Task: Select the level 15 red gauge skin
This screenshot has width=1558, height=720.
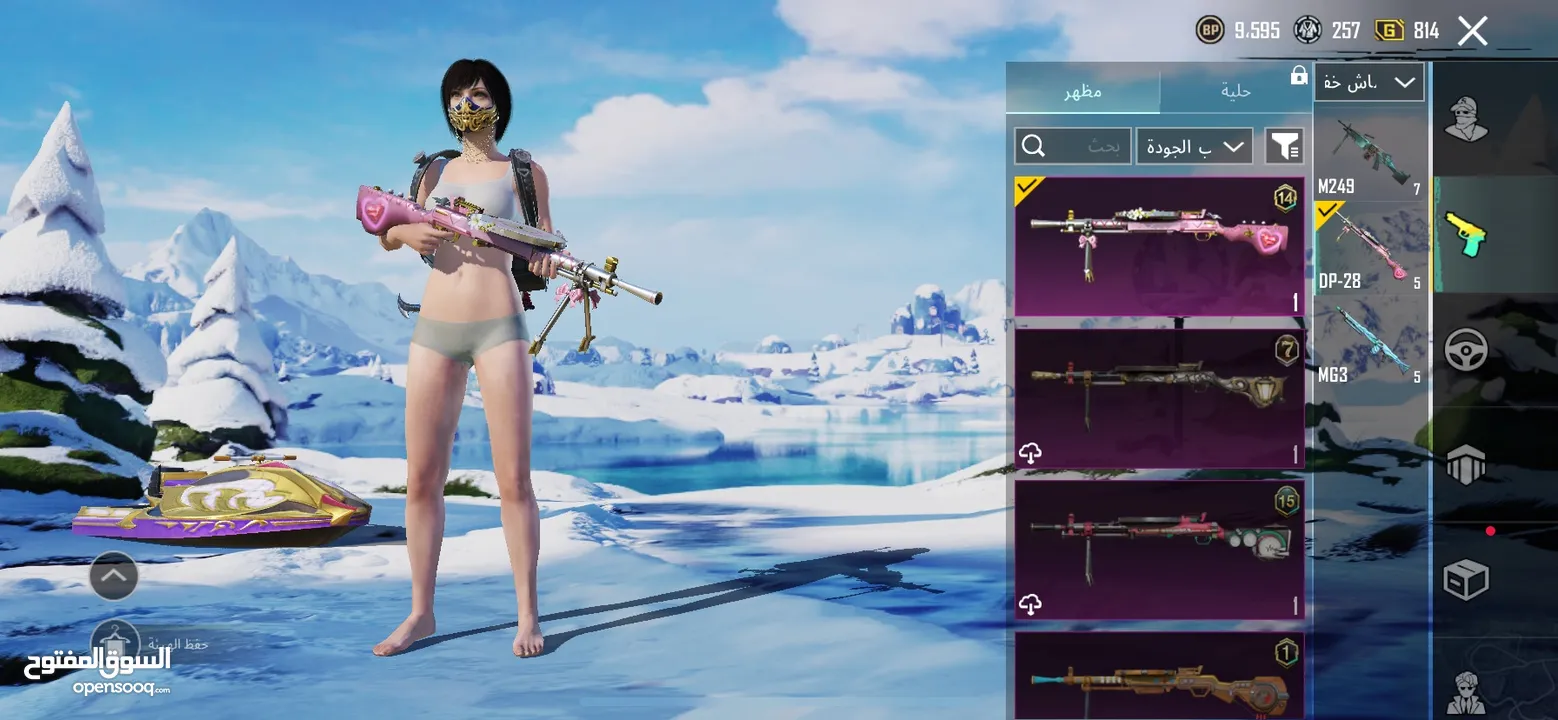Action: (x=1159, y=549)
